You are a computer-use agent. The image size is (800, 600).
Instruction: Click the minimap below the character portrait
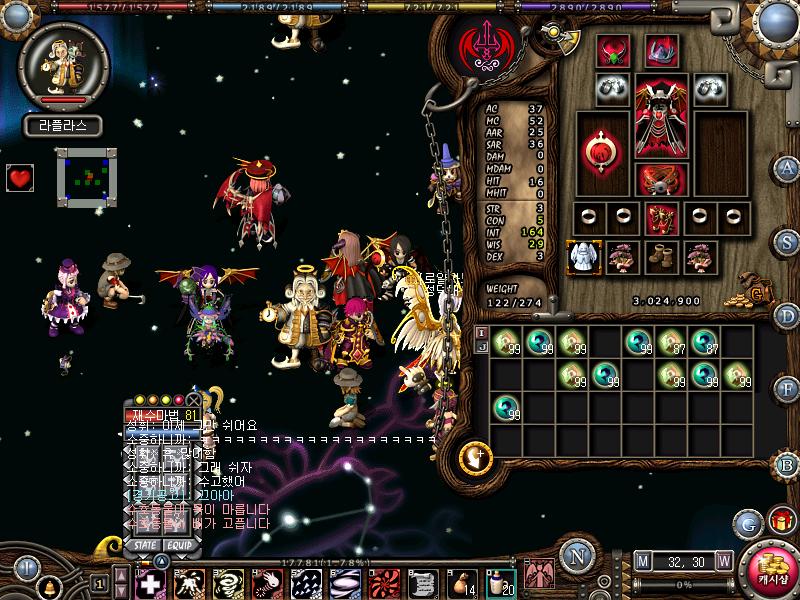point(83,177)
